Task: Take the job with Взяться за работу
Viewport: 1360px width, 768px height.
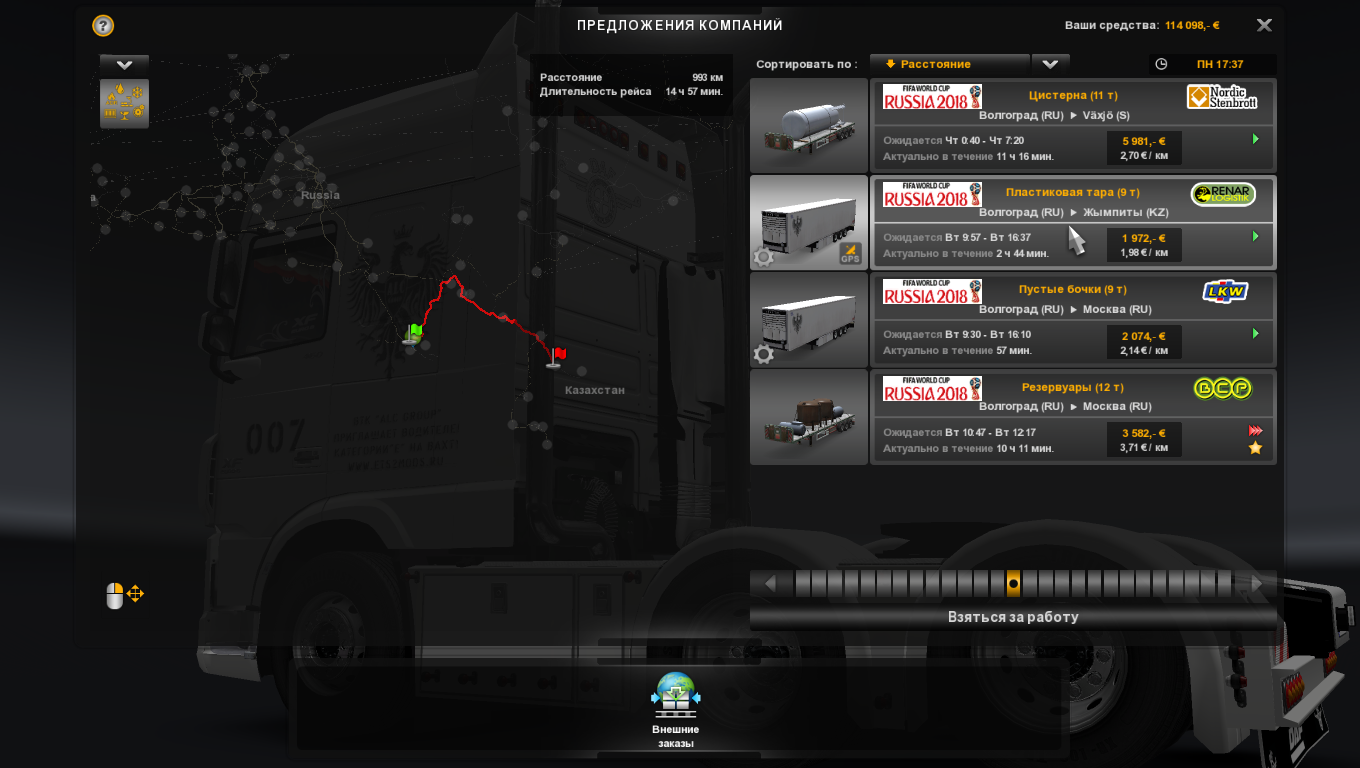Action: click(x=1013, y=617)
